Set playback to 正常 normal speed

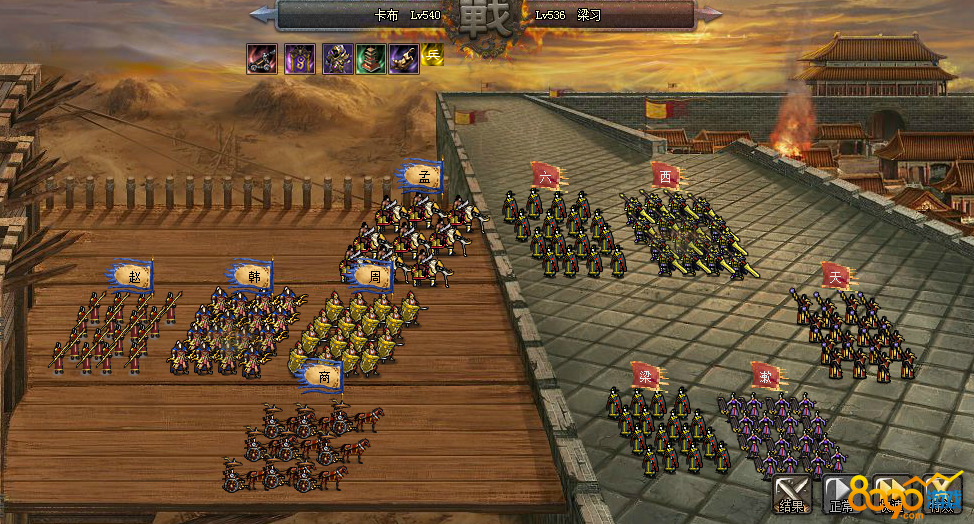[x=841, y=493]
